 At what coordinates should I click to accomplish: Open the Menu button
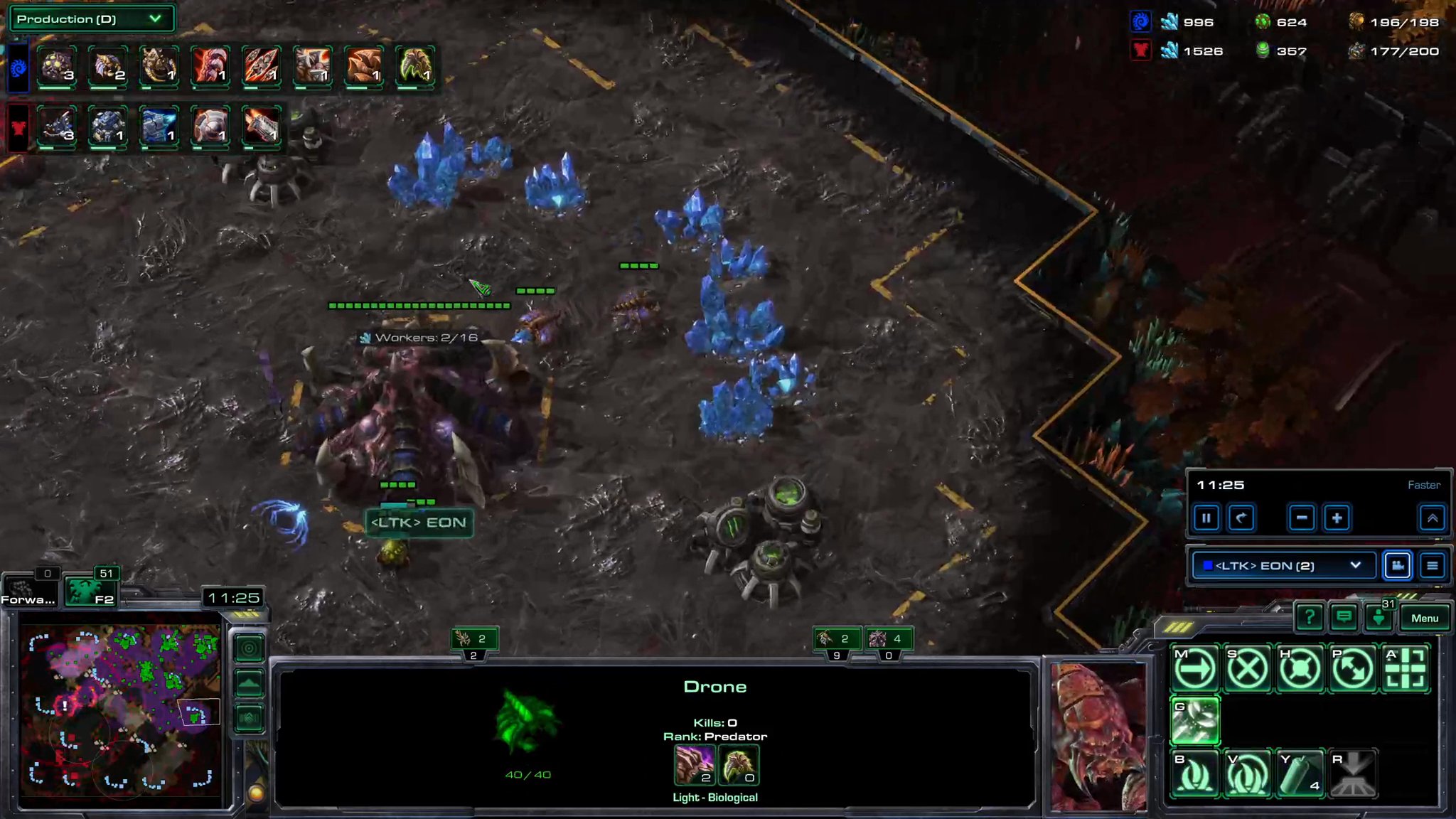[x=1425, y=618]
